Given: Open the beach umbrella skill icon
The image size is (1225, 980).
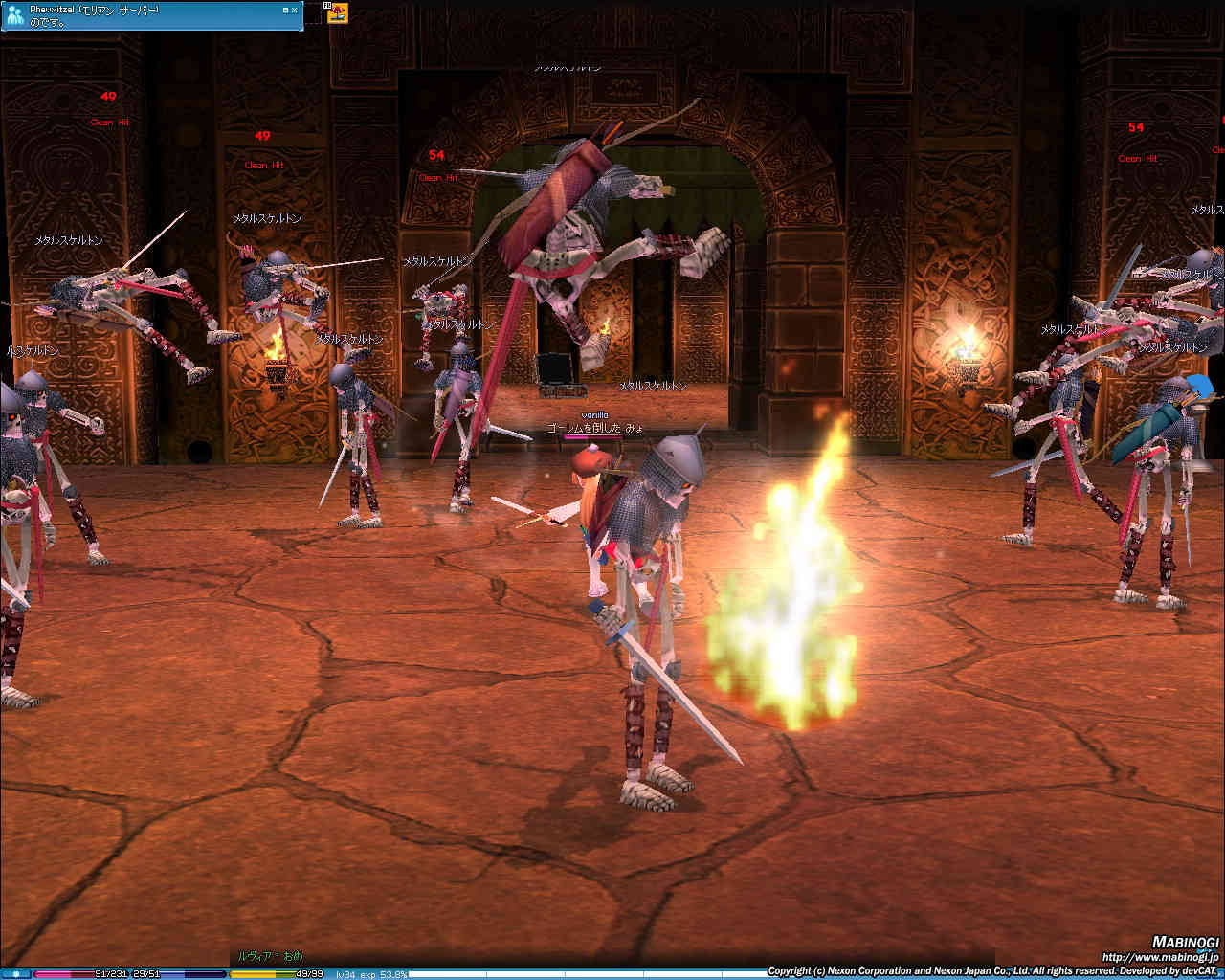Looking at the screenshot, I should [x=338, y=13].
